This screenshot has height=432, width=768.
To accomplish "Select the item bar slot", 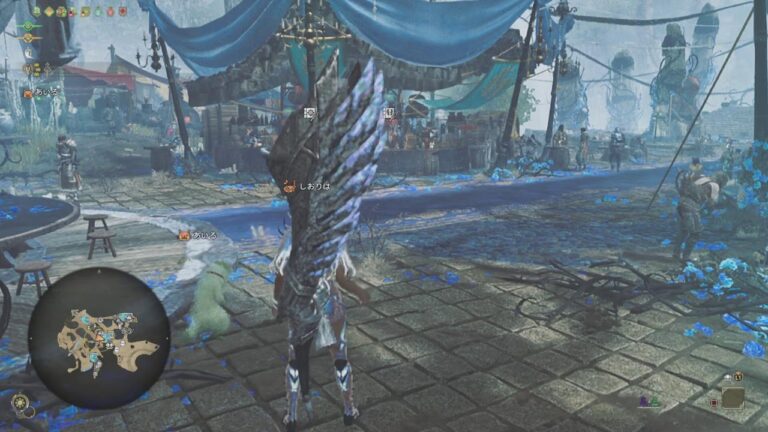I will click(x=732, y=396).
